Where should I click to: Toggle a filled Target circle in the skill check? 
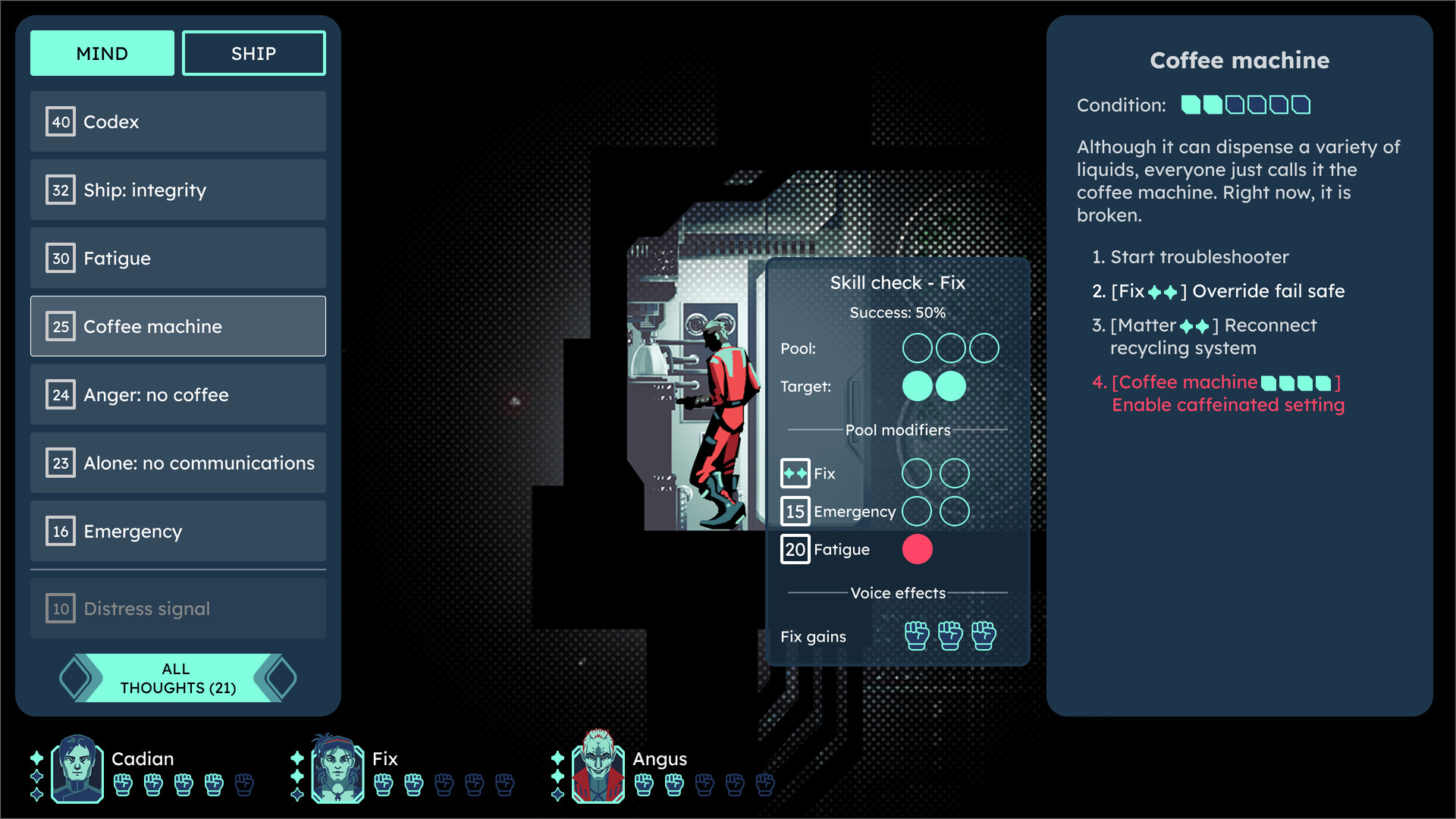(x=918, y=386)
